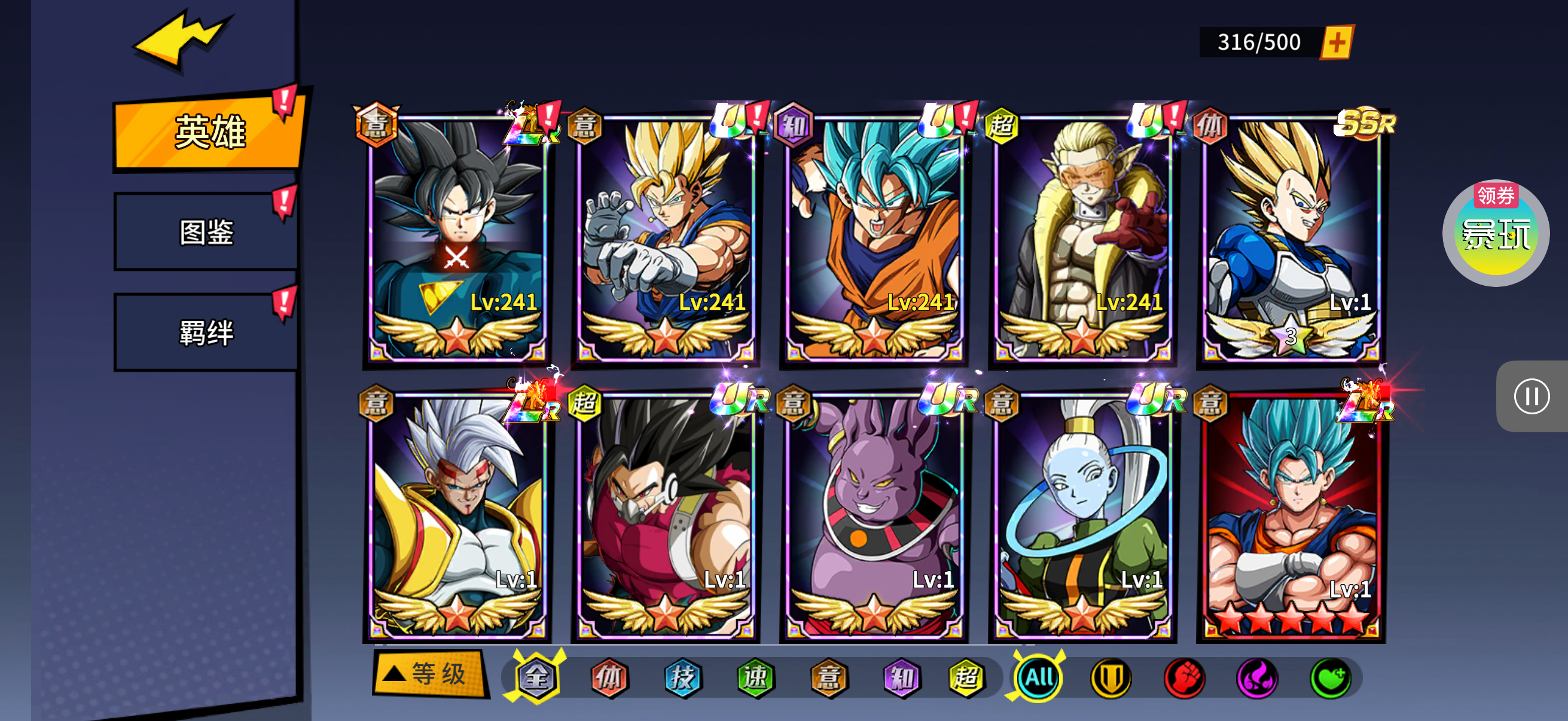The width and height of the screenshot is (1568, 721).
Task: Show only red fist attack heroes
Action: coord(1184,677)
